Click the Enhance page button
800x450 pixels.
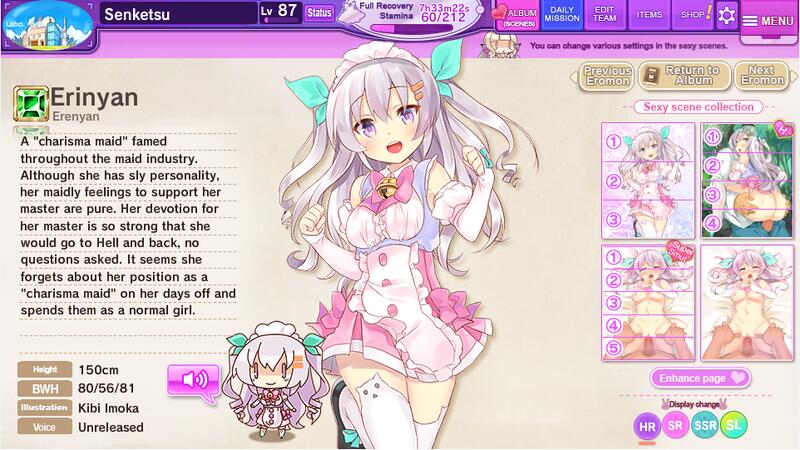point(701,378)
